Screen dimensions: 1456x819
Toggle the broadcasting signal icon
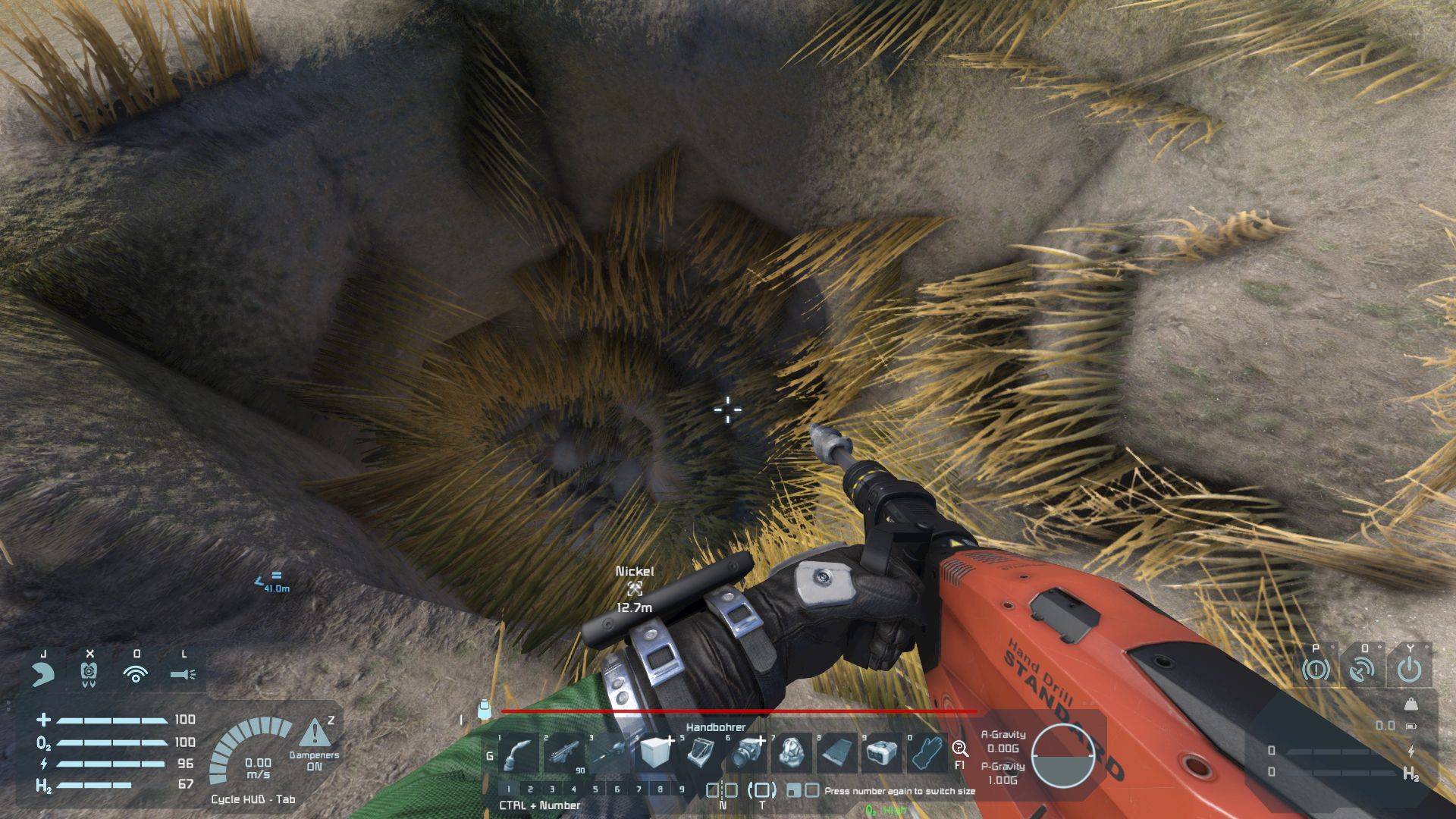[x=136, y=673]
